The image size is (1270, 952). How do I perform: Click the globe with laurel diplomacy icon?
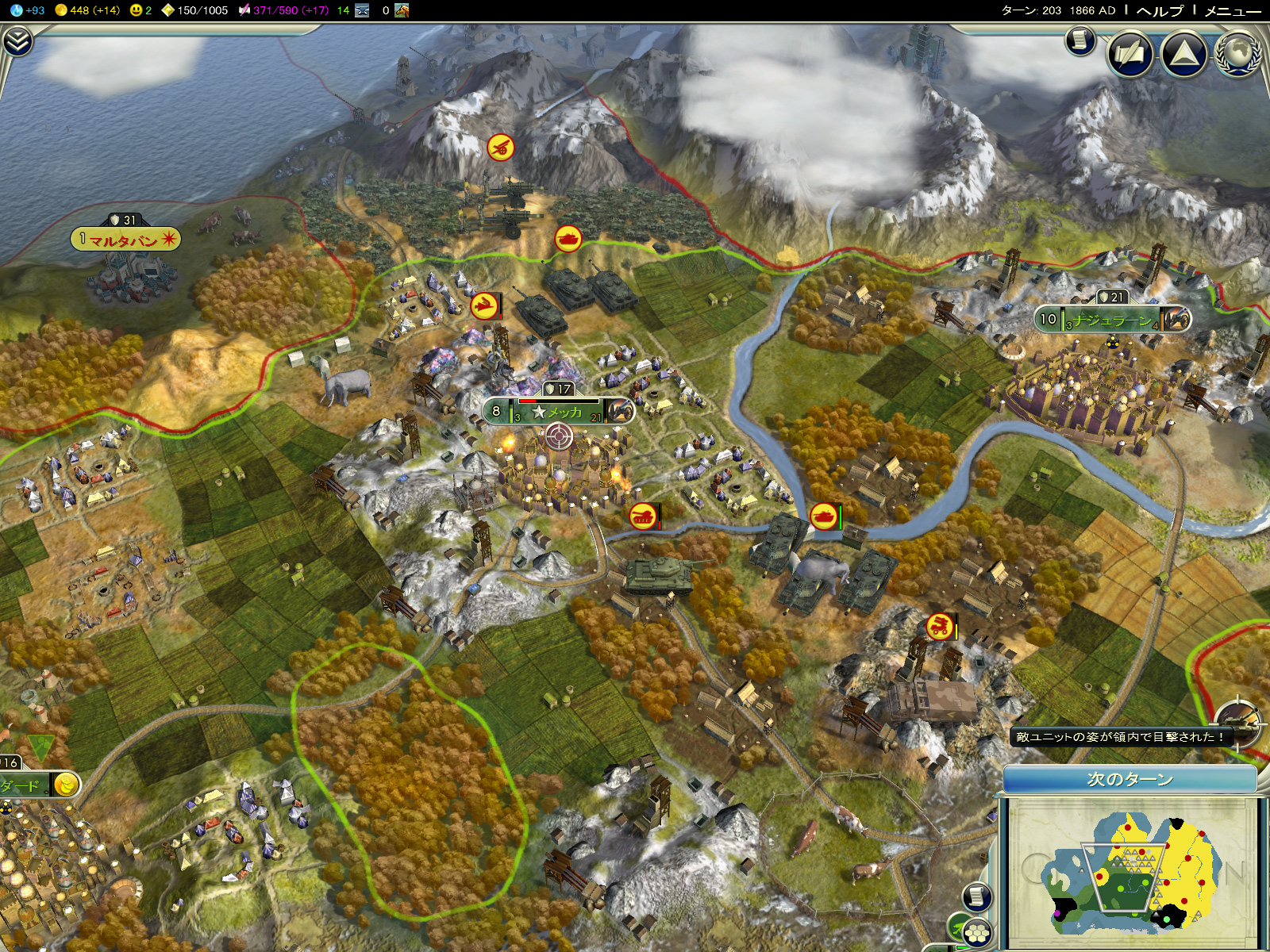[1237, 54]
